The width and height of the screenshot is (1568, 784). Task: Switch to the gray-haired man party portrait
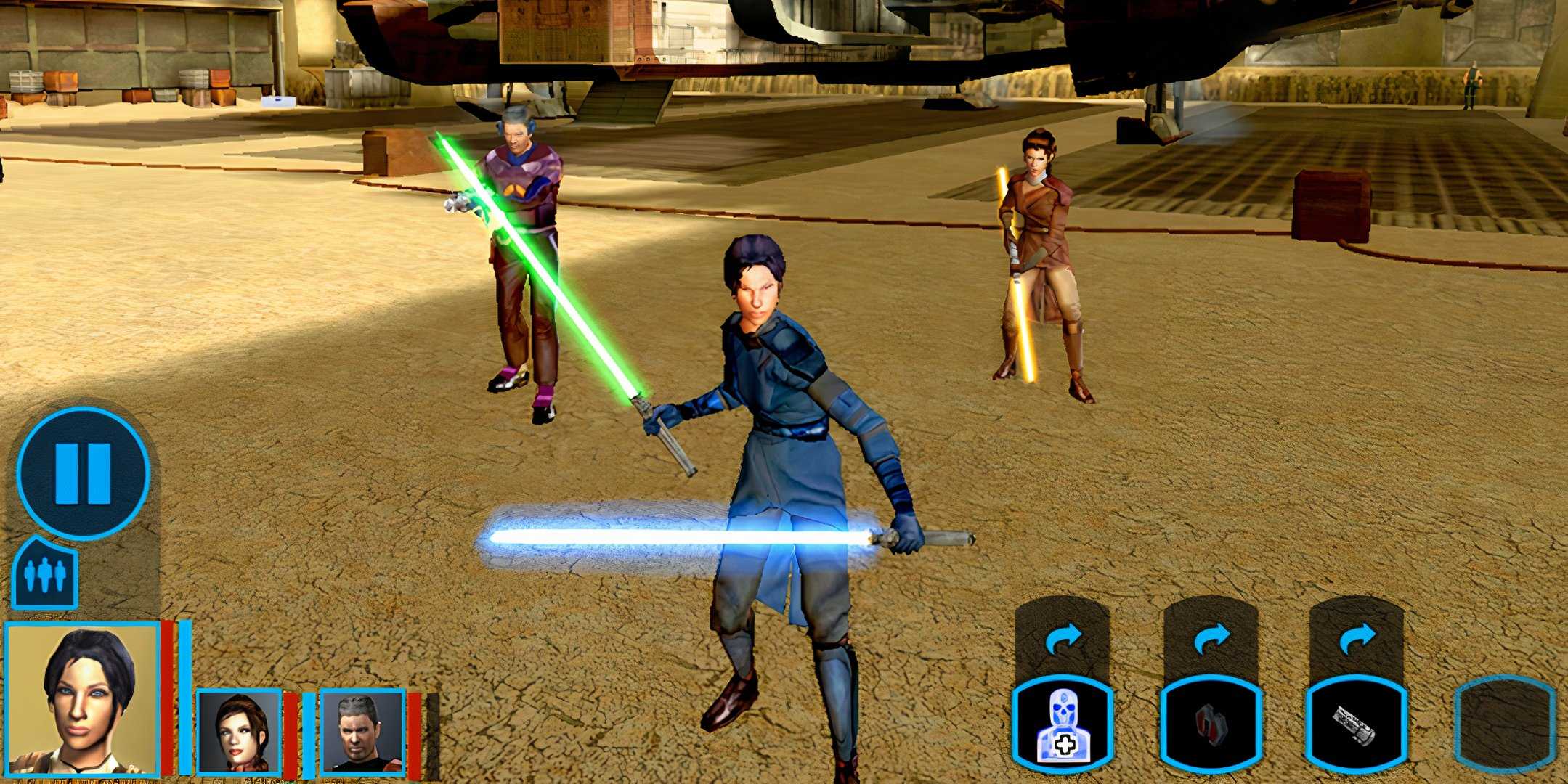coord(362,731)
